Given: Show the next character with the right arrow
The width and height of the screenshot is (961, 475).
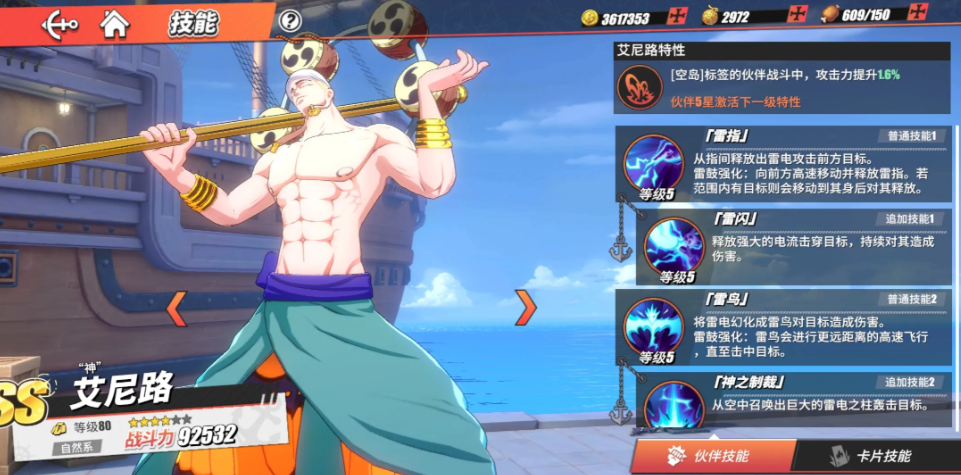Looking at the screenshot, I should (x=526, y=307).
